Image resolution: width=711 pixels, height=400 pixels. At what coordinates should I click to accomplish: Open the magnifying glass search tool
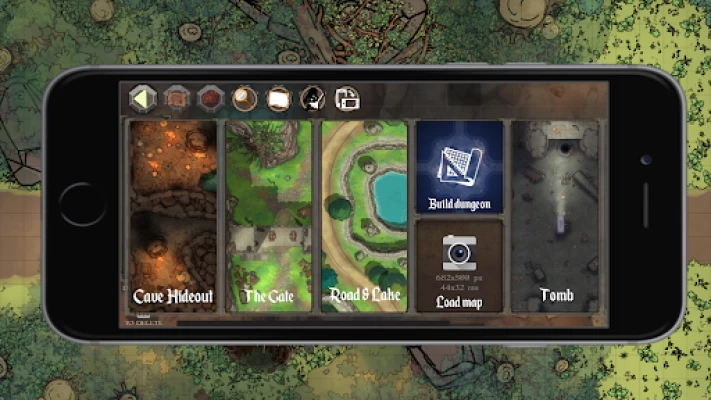(x=243, y=98)
